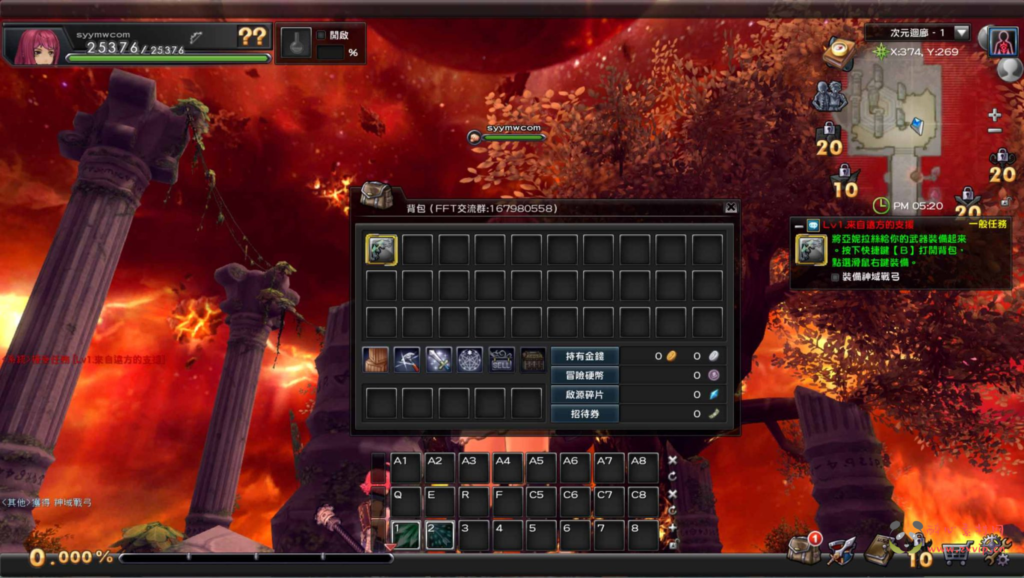Zoom in the minimap with plus button
This screenshot has width=1024, height=578.
[x=994, y=115]
